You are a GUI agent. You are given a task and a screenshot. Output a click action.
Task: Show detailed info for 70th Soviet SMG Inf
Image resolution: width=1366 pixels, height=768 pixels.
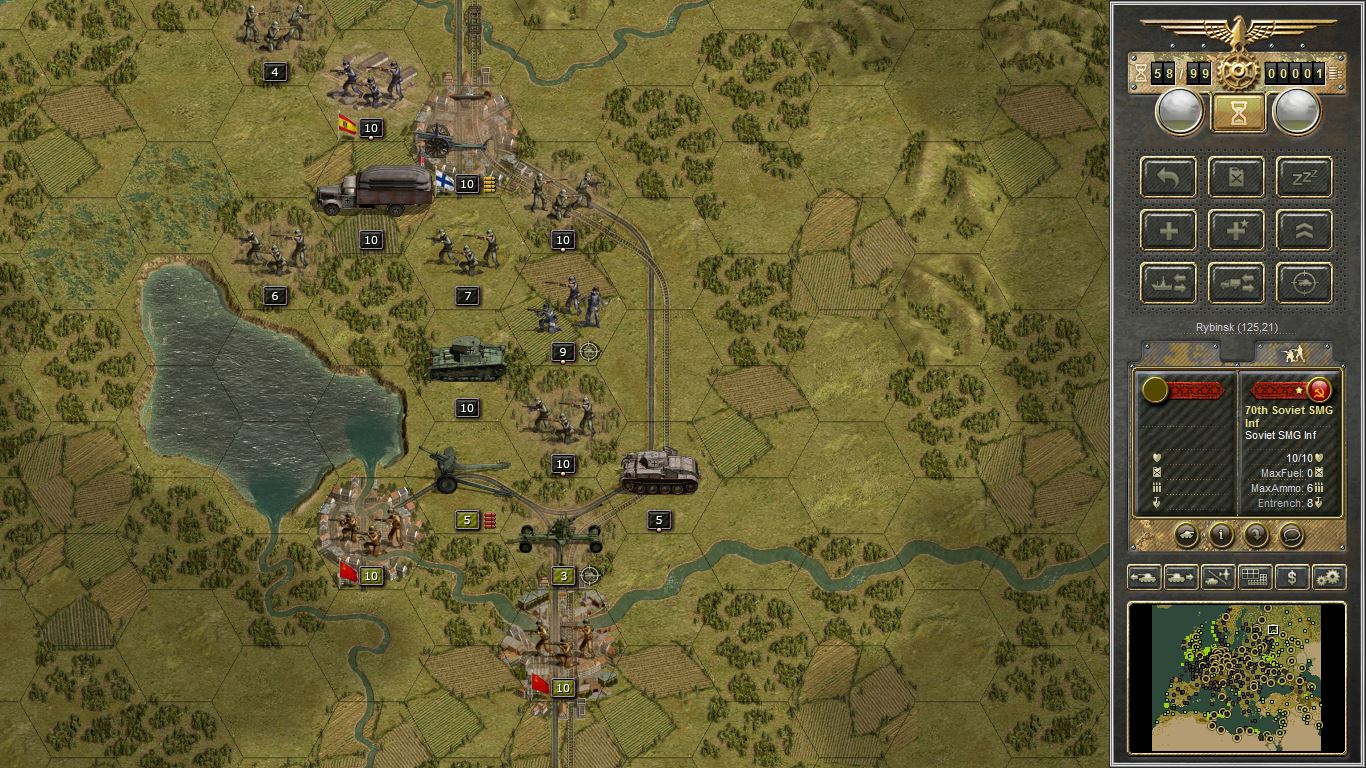click(1221, 536)
